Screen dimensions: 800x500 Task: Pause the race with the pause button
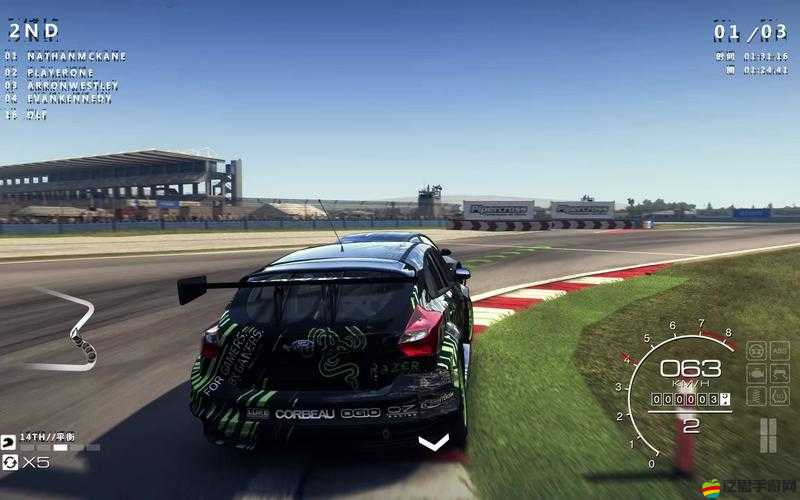point(767,434)
